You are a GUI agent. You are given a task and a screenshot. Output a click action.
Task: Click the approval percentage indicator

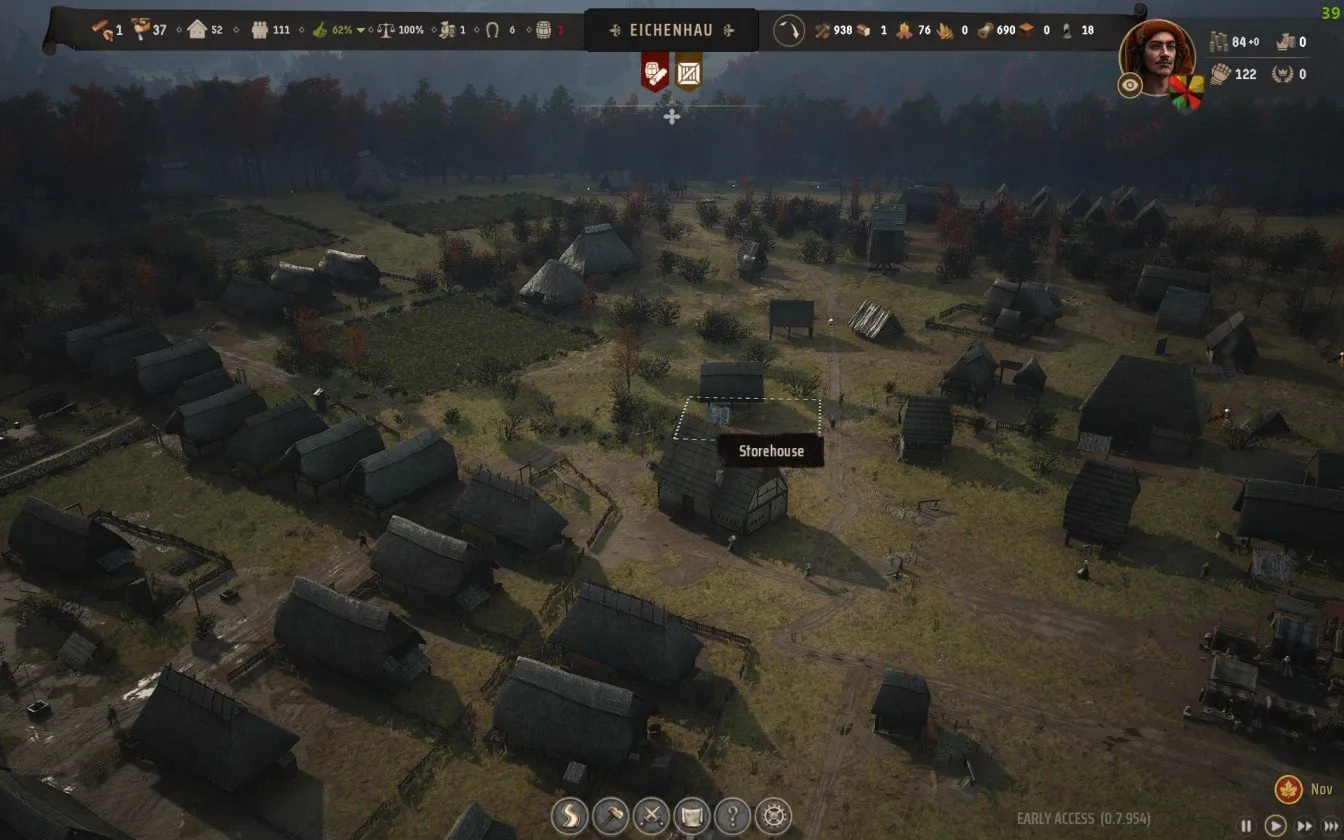[338, 30]
